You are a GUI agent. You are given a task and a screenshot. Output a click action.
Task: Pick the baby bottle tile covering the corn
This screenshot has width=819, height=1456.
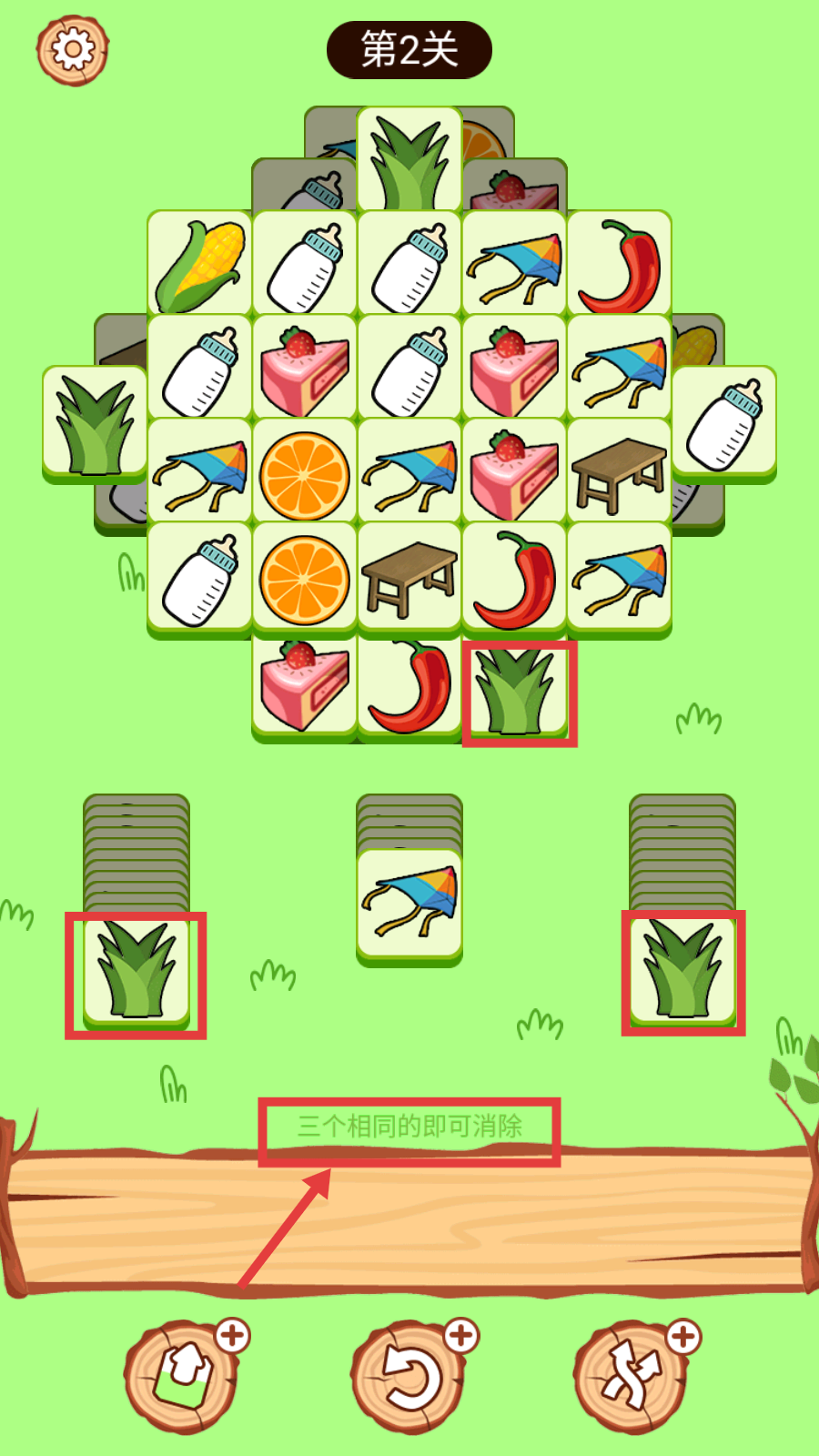(x=724, y=420)
